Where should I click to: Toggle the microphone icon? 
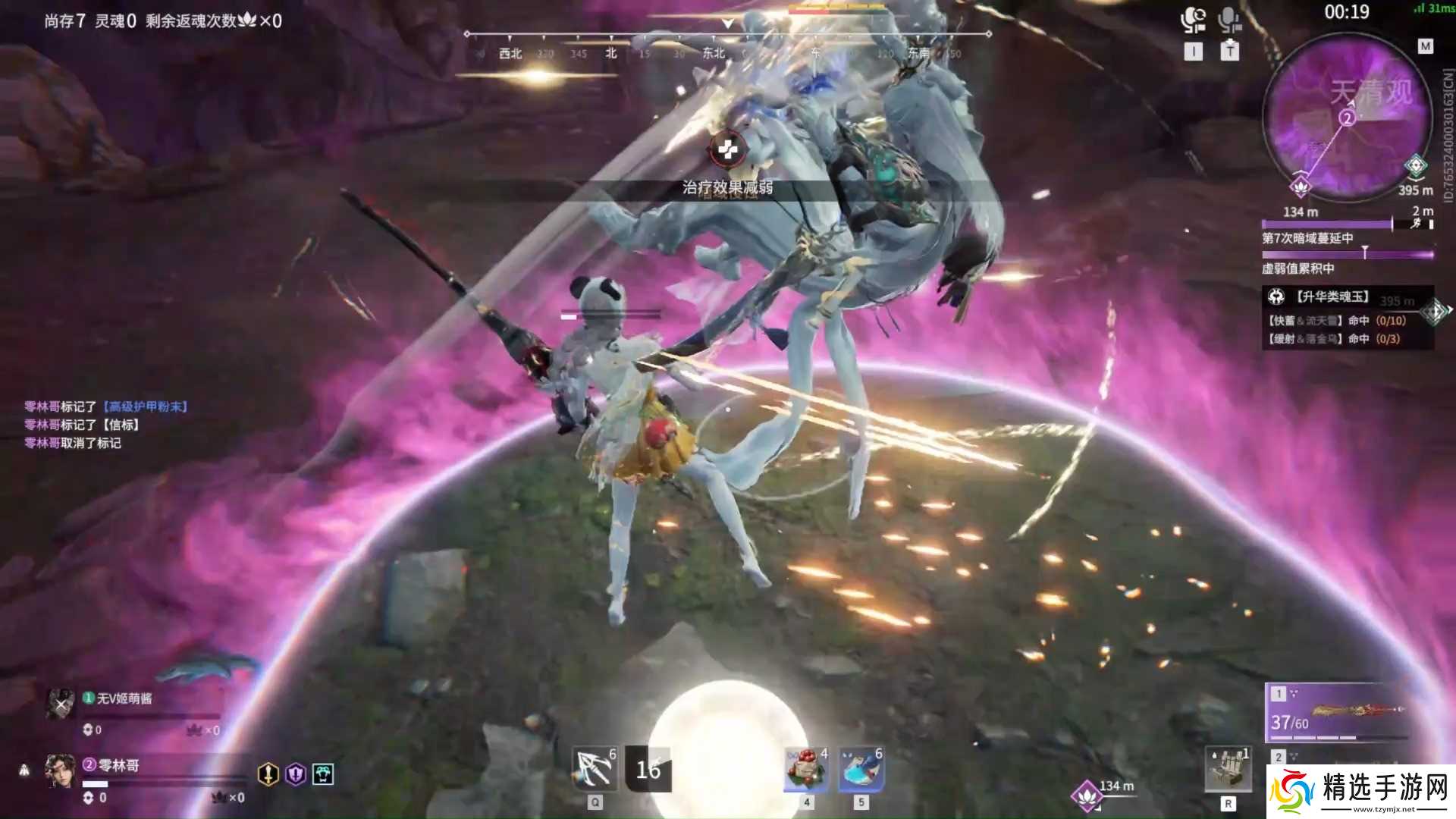coord(1229,20)
